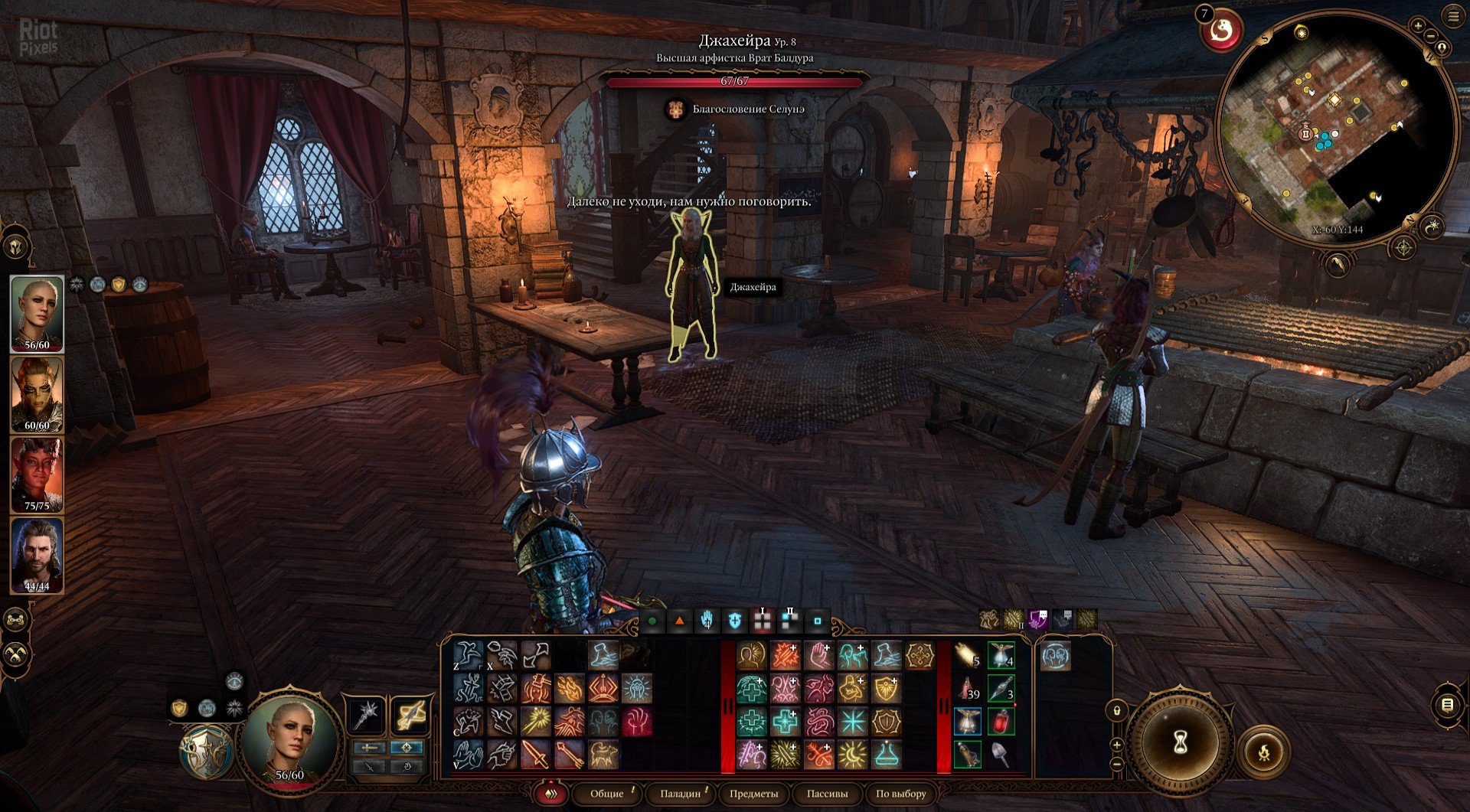Open the Паладин hotbar tab

pyautogui.click(x=680, y=794)
